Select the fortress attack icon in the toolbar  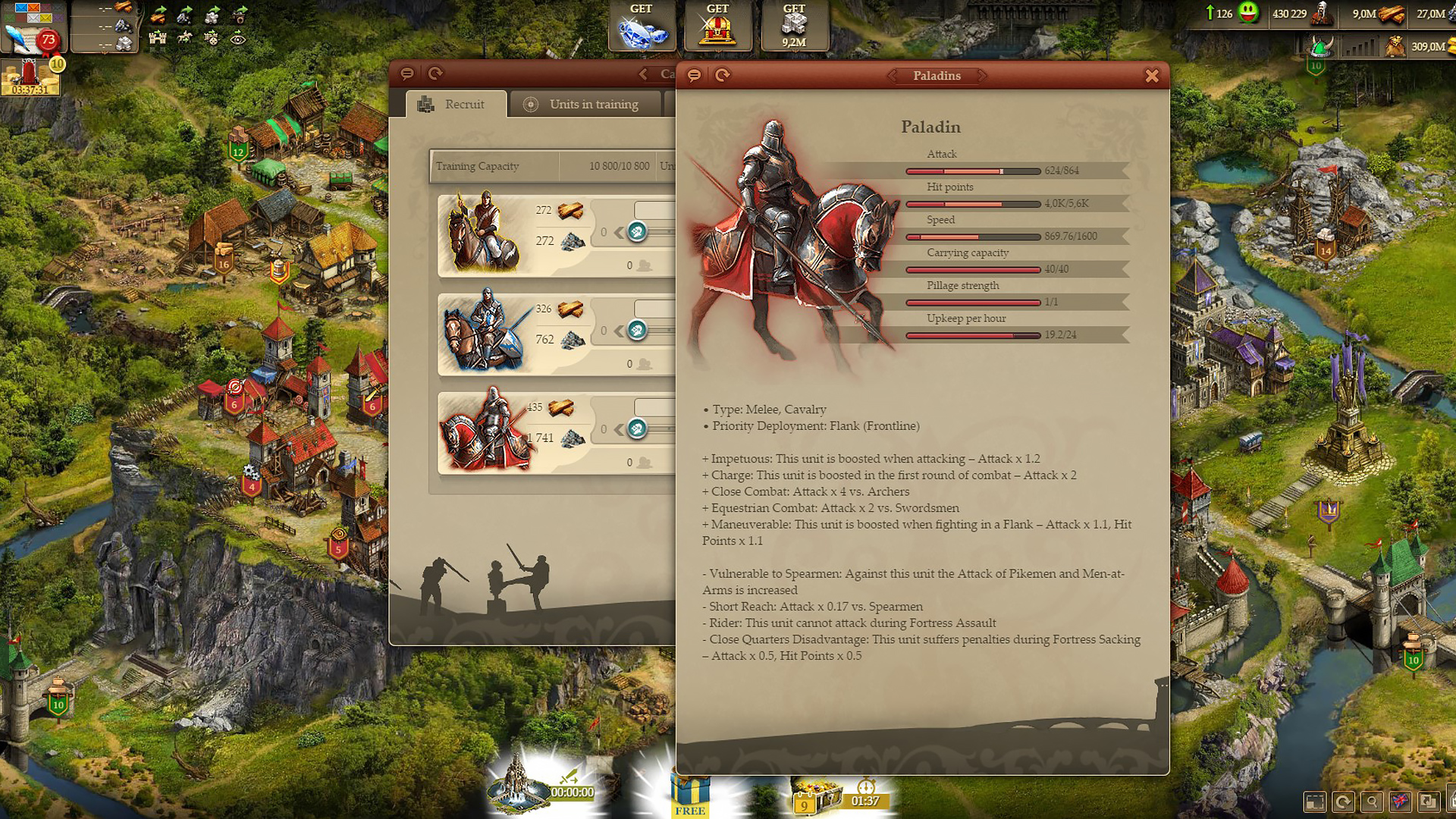click(158, 38)
